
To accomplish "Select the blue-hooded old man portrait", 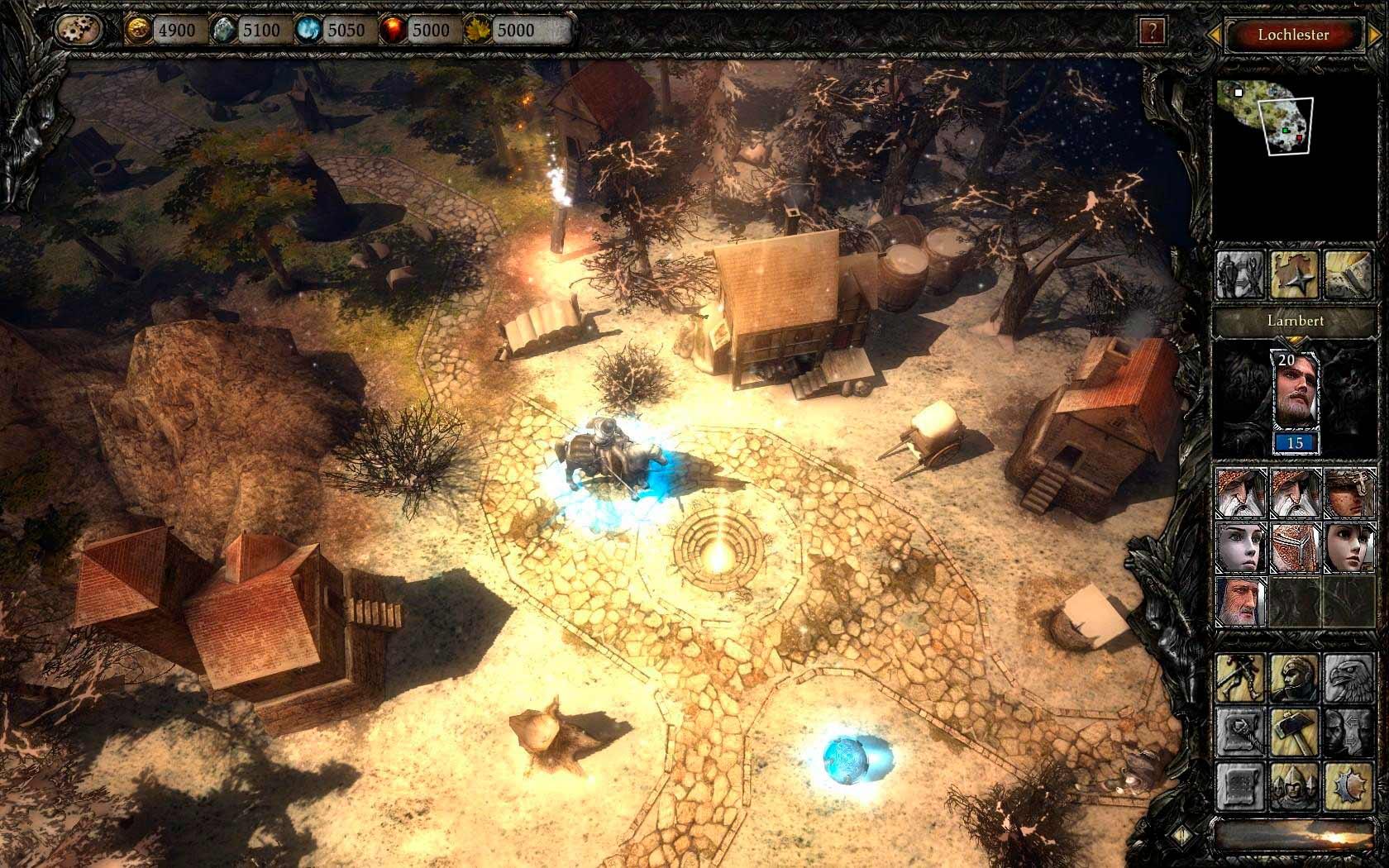I will click(1240, 601).
